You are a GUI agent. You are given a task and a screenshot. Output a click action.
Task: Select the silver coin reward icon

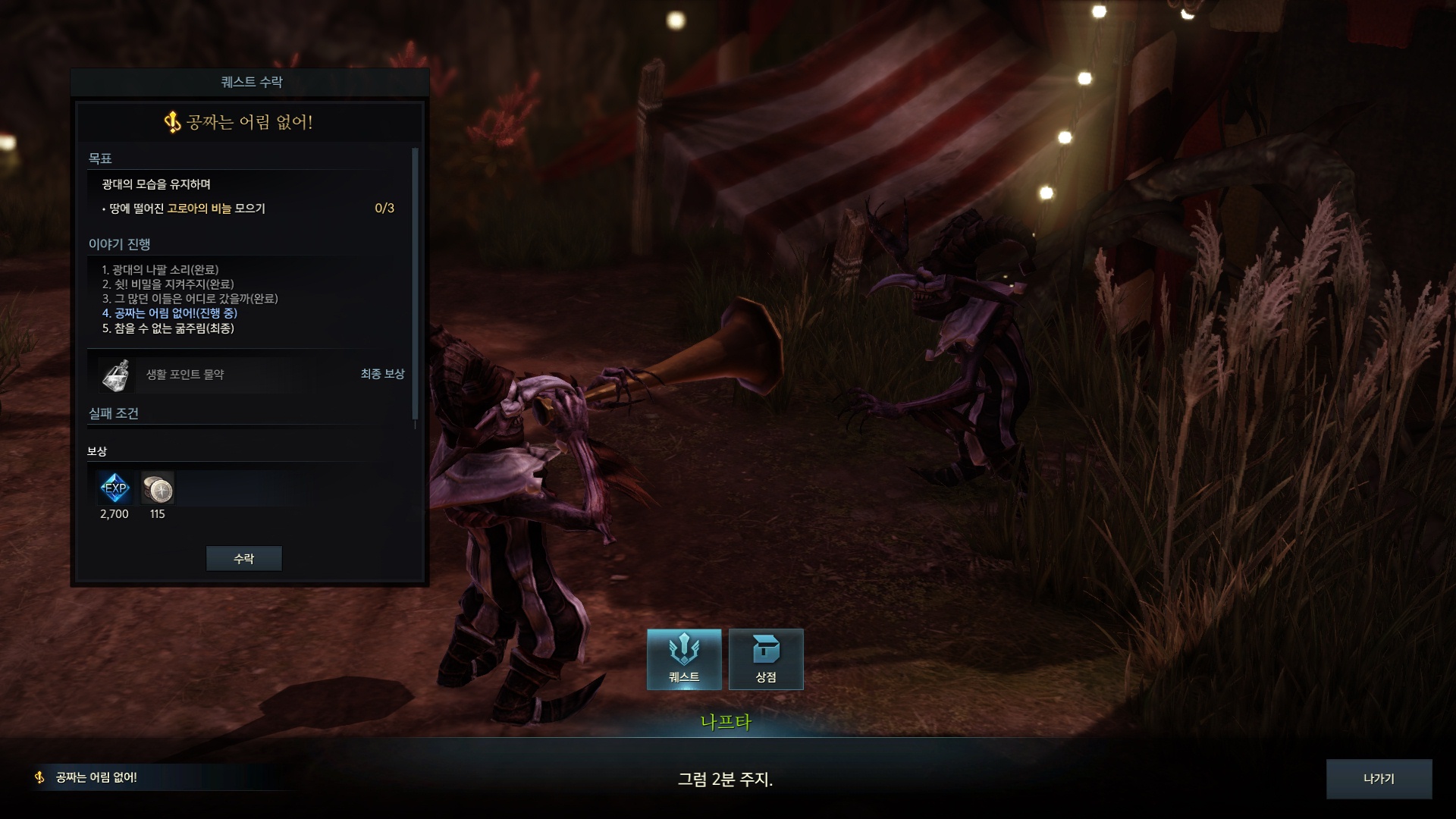(x=158, y=488)
